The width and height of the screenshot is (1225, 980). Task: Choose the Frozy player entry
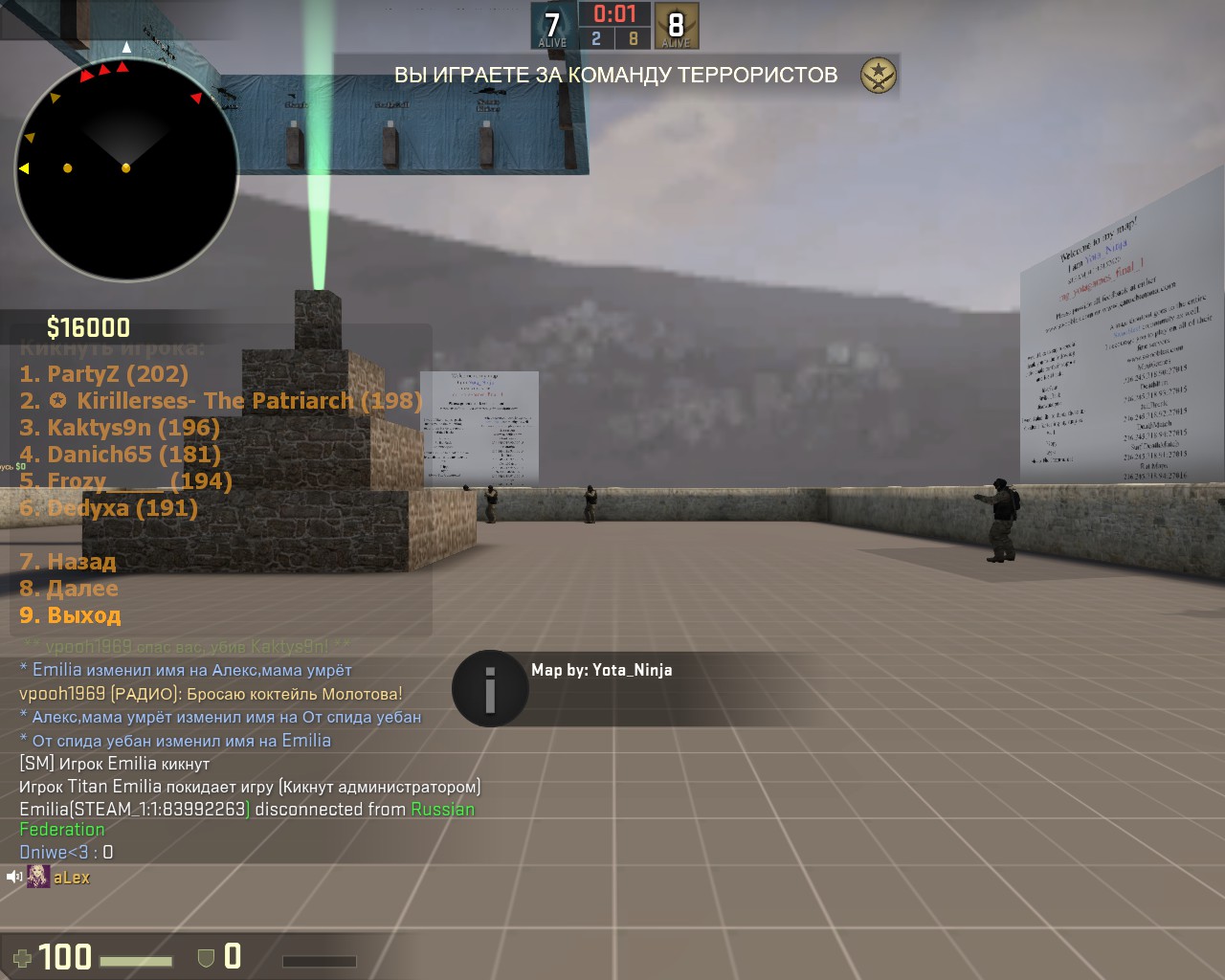pos(125,481)
